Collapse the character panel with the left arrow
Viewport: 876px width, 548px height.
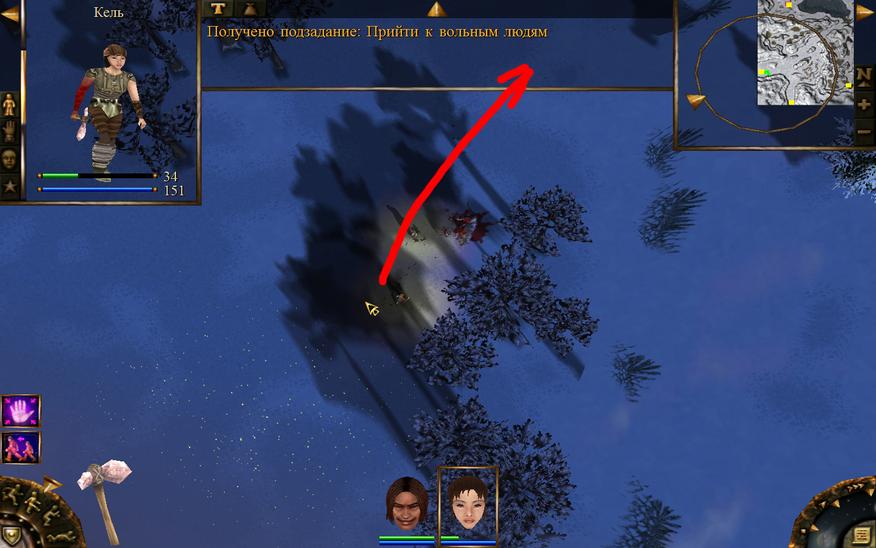pos(10,14)
